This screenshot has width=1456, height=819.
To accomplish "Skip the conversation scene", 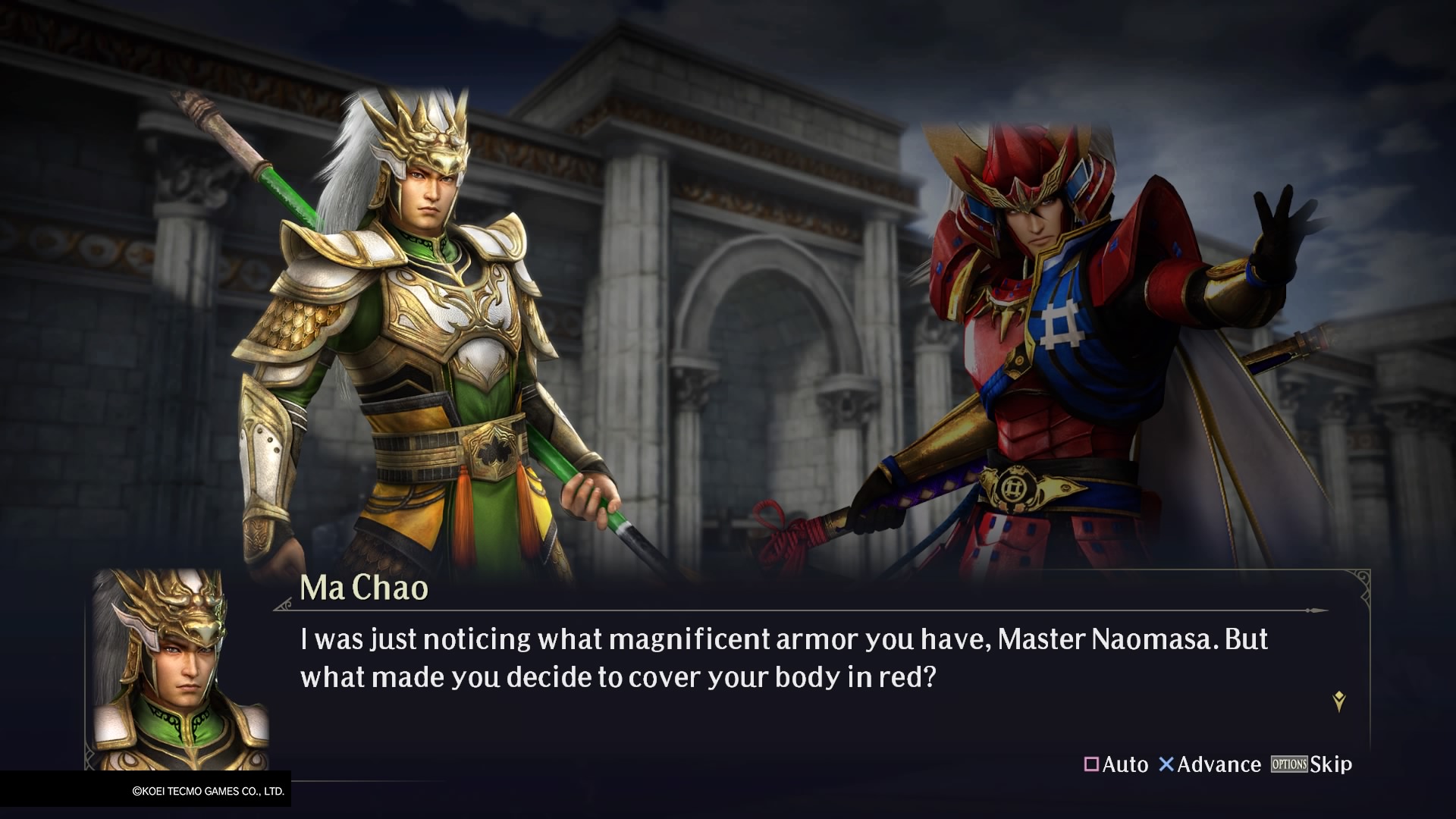I will (x=1312, y=764).
